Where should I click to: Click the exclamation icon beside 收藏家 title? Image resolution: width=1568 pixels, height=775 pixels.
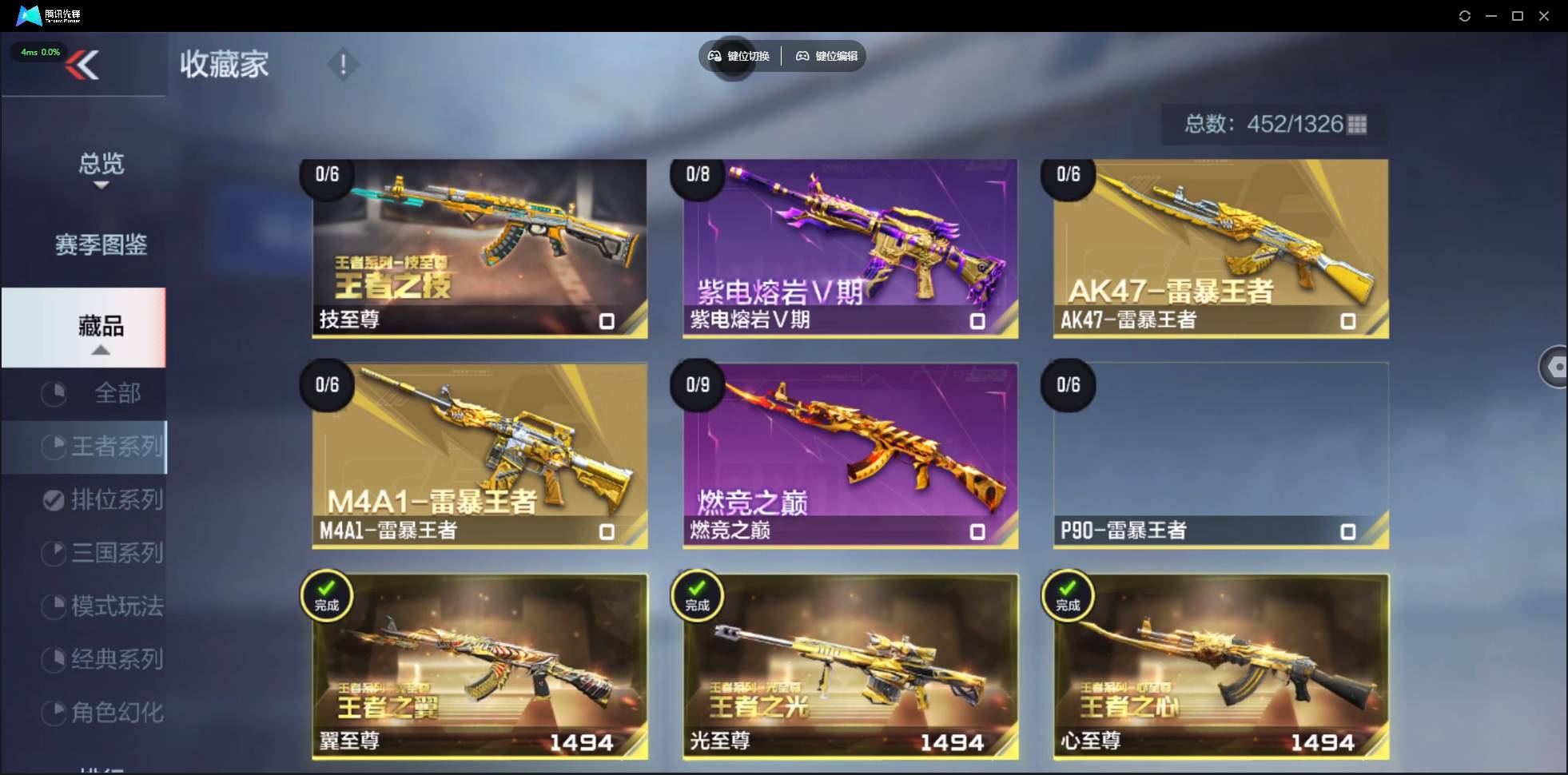(x=343, y=64)
